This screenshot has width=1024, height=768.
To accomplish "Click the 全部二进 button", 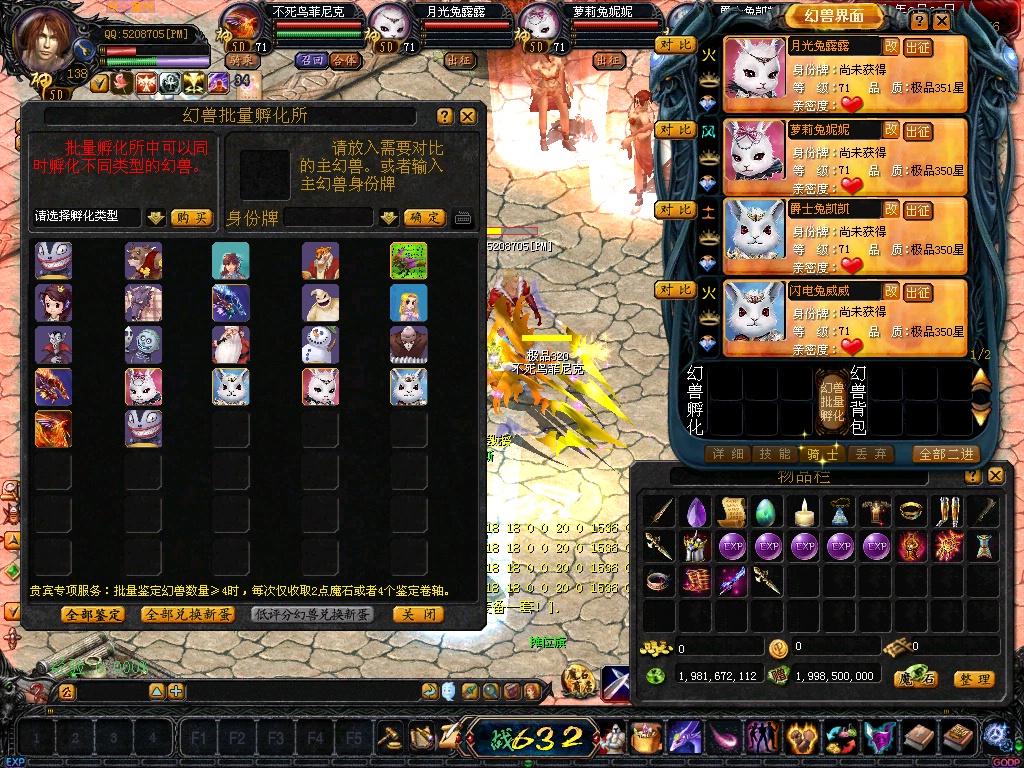I will click(944, 454).
